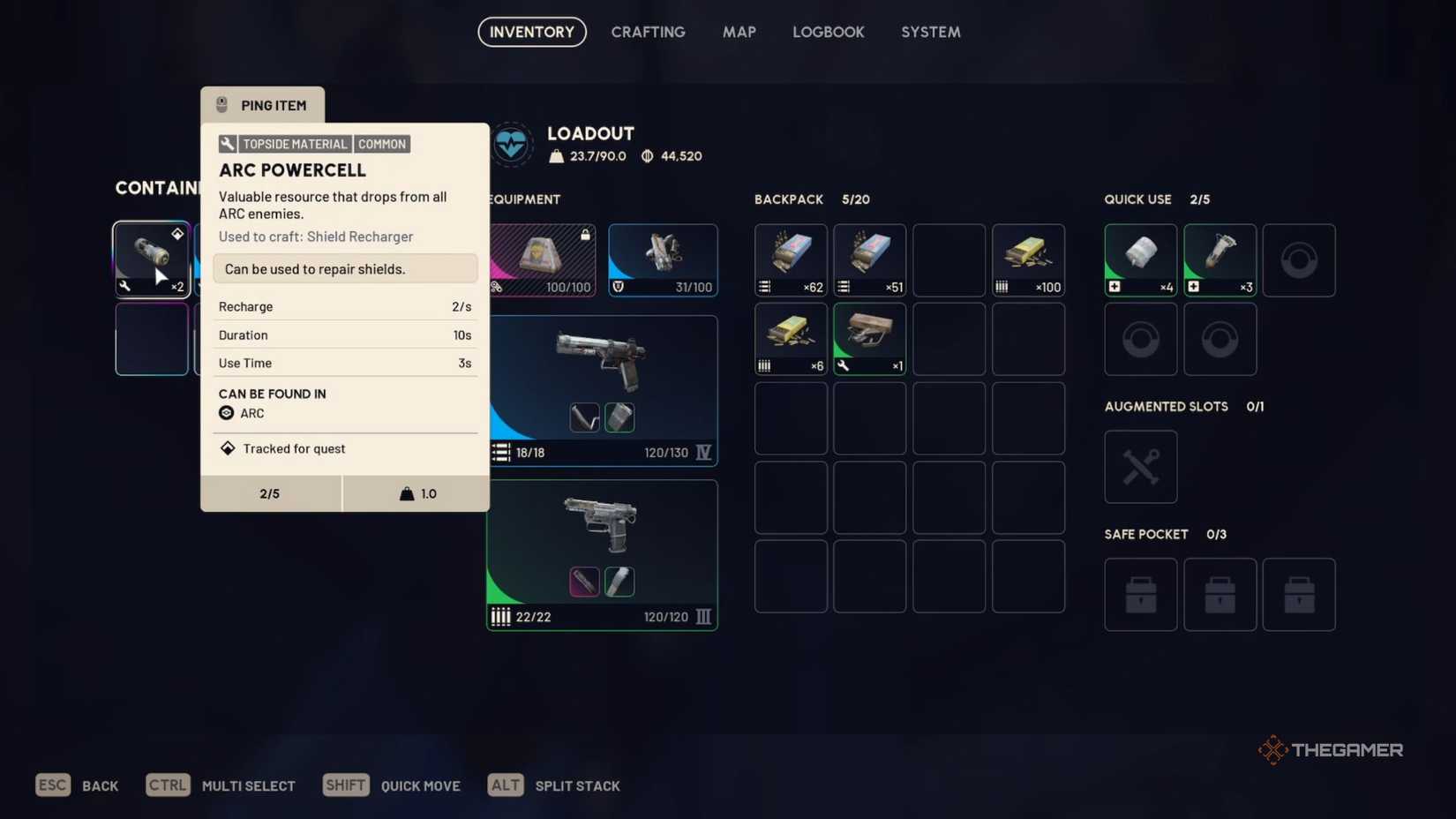This screenshot has height=819, width=1456.
Task: Open the first Safe Pocket briefcase slot
Action: (x=1139, y=594)
